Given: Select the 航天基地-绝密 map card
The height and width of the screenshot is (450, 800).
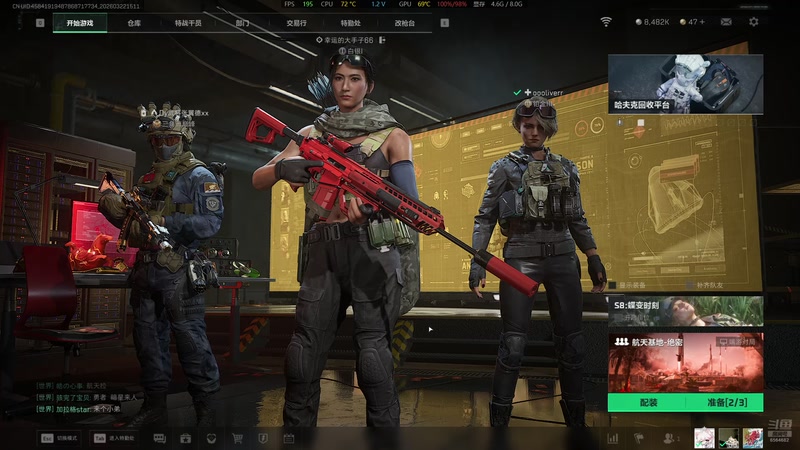Looking at the screenshot, I should coord(685,362).
